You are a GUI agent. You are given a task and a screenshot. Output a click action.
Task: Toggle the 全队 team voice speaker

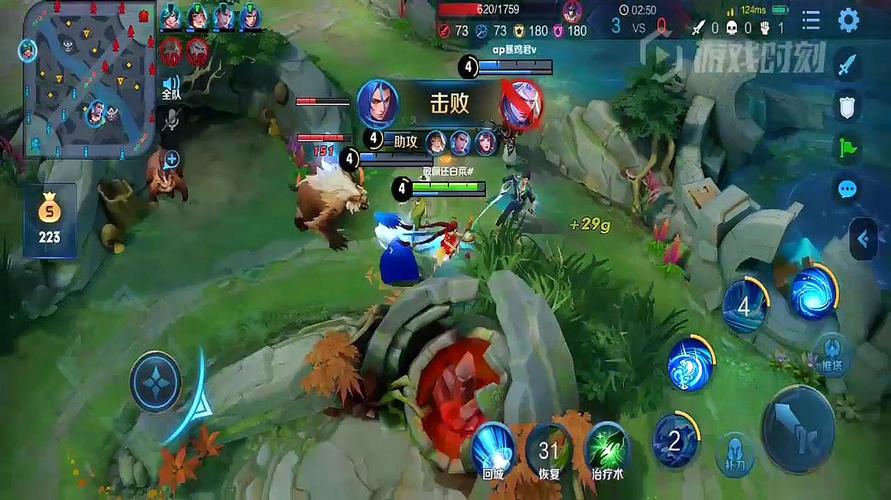(171, 88)
